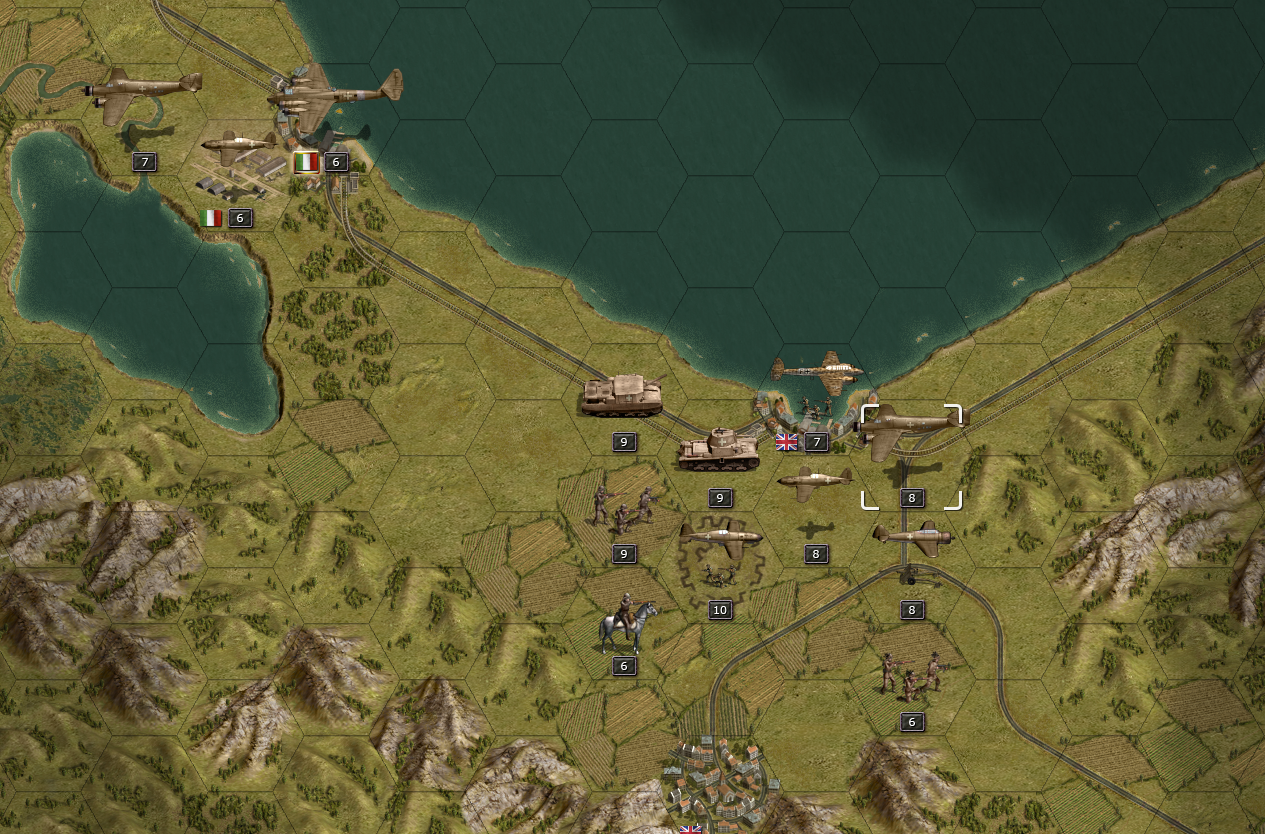The image size is (1265, 834).
Task: Pick the fighter on the gear-ringed hex
Action: [720, 539]
